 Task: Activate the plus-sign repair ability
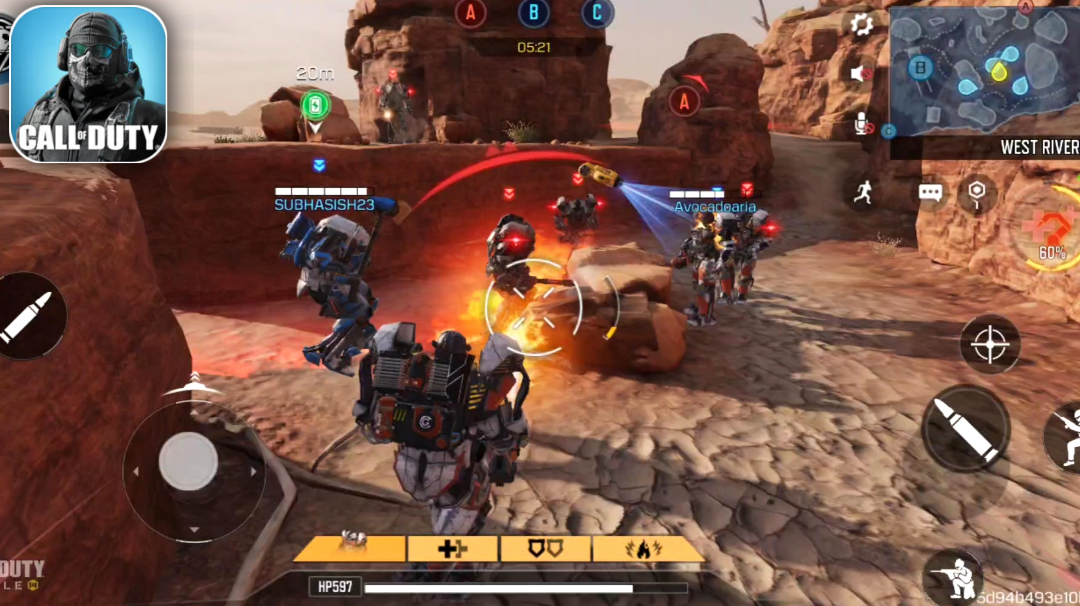(452, 548)
